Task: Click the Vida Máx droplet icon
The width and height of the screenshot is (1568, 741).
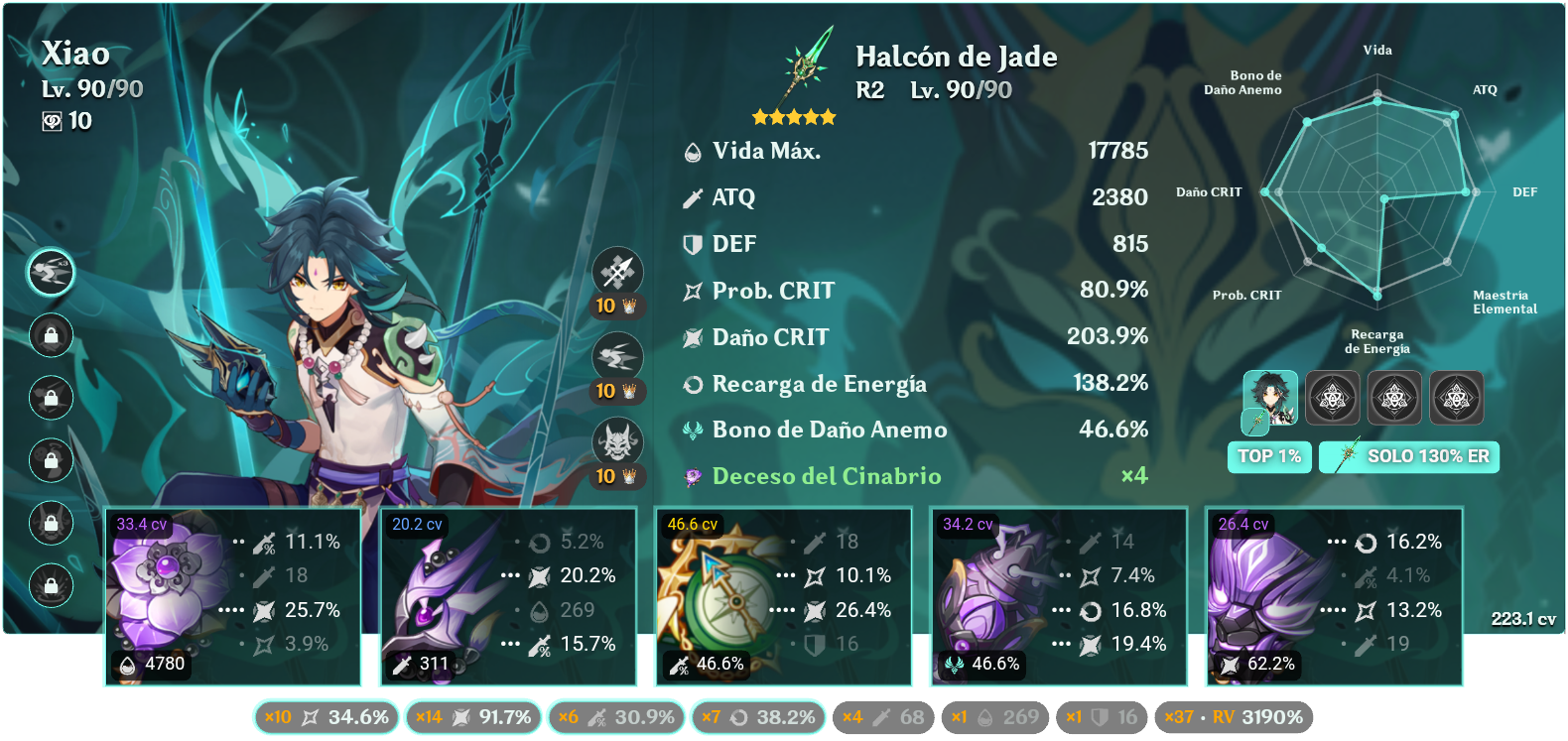Action: pyautogui.click(x=692, y=151)
